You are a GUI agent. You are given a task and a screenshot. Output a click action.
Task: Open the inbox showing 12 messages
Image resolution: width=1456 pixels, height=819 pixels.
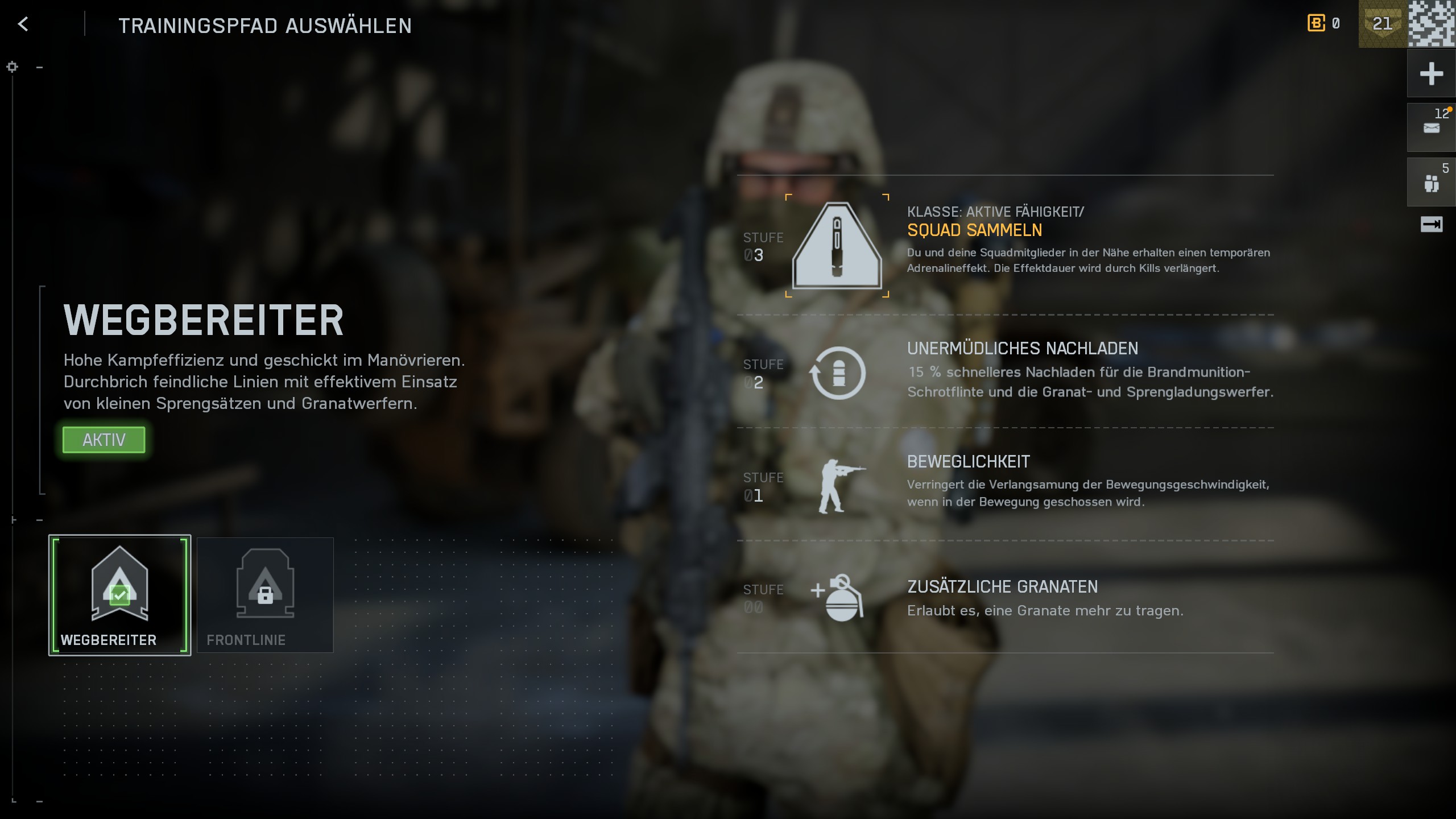point(1432,126)
